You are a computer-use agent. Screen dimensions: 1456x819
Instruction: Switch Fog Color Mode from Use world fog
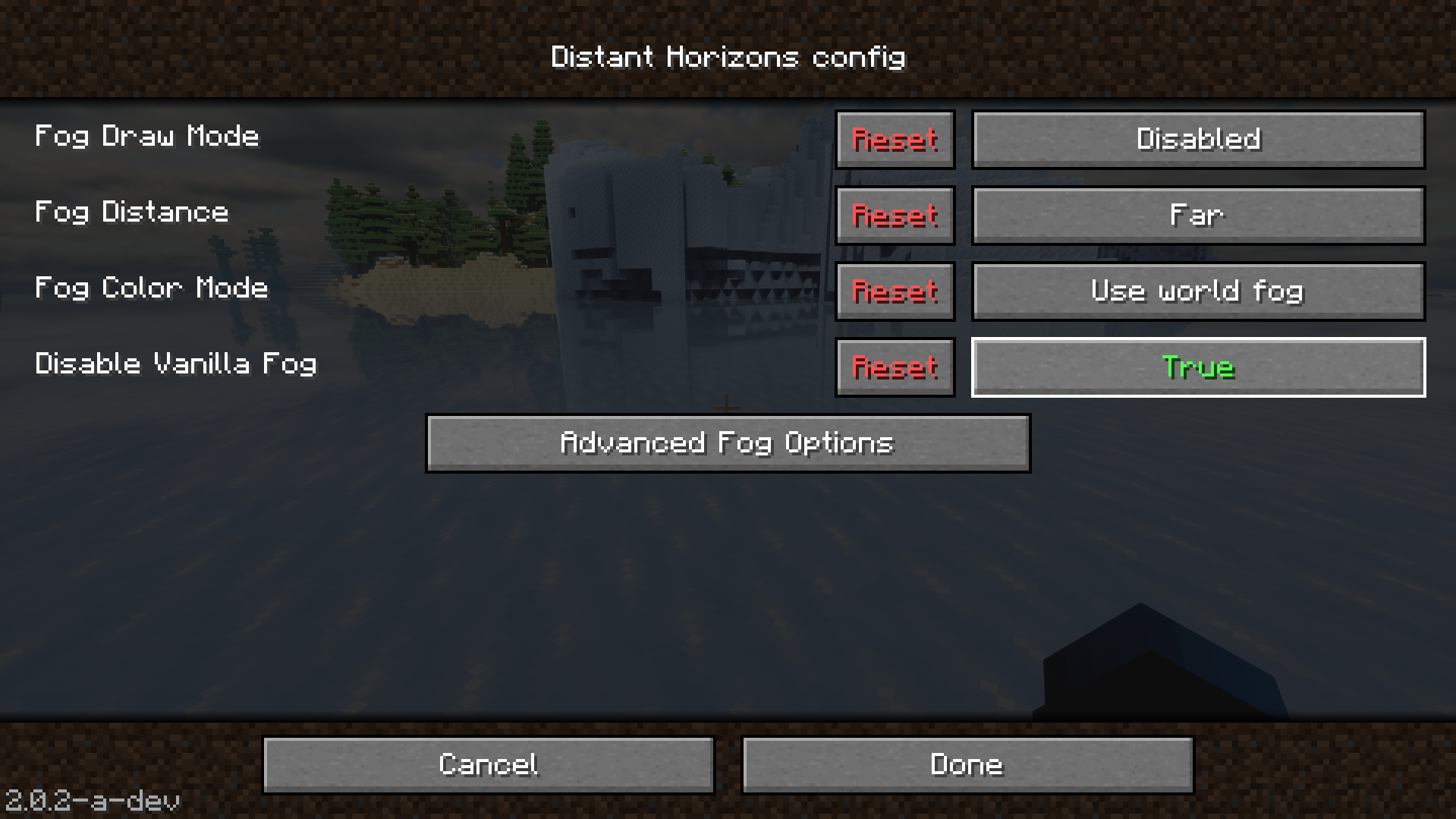pyautogui.click(x=1197, y=291)
